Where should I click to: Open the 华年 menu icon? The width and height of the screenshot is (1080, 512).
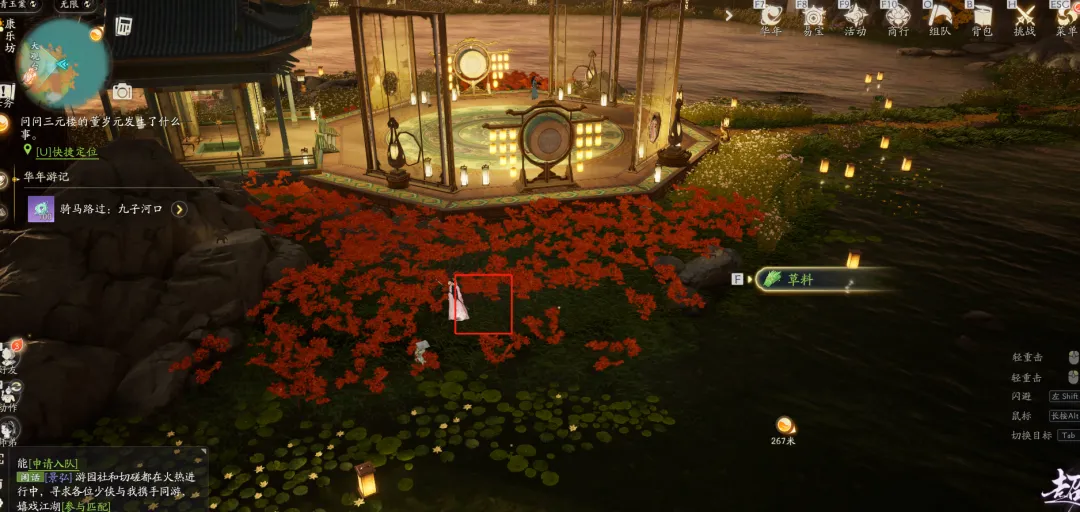[x=770, y=17]
